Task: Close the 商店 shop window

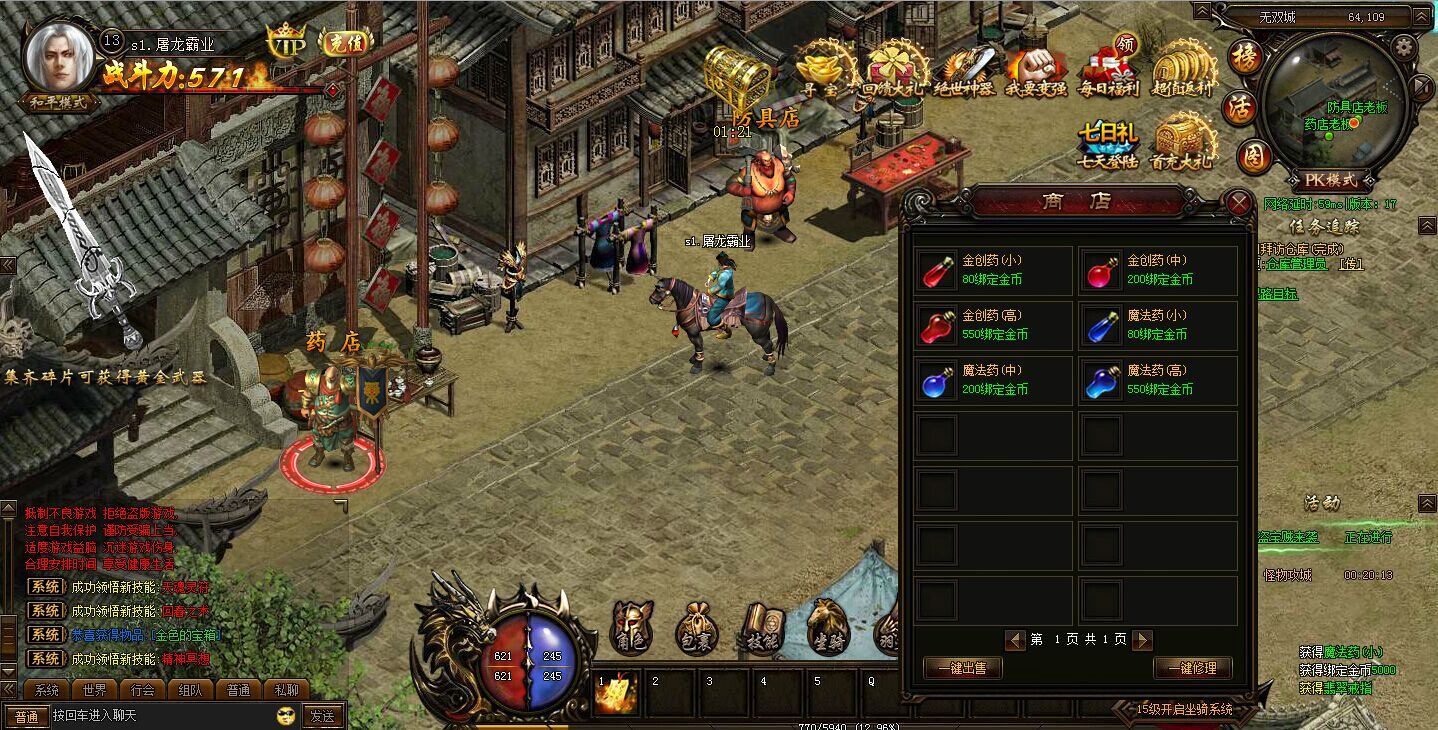Action: click(x=1239, y=204)
